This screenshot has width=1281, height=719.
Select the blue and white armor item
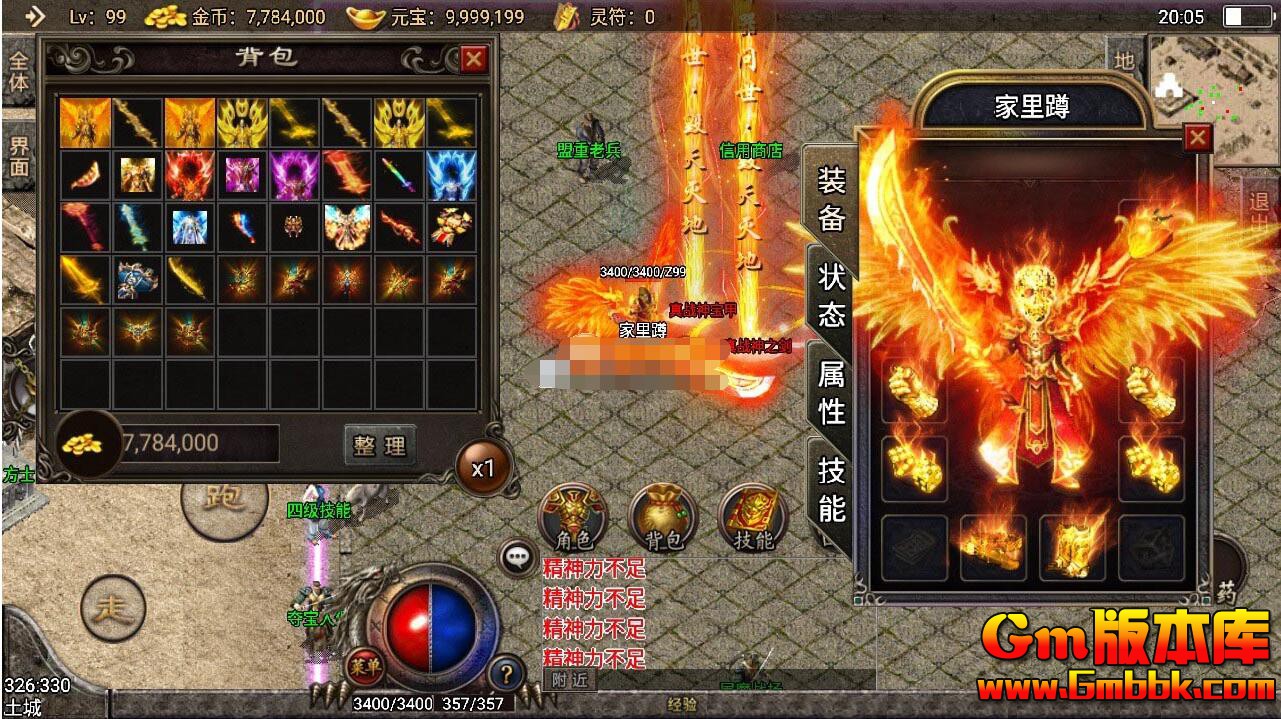[x=190, y=228]
